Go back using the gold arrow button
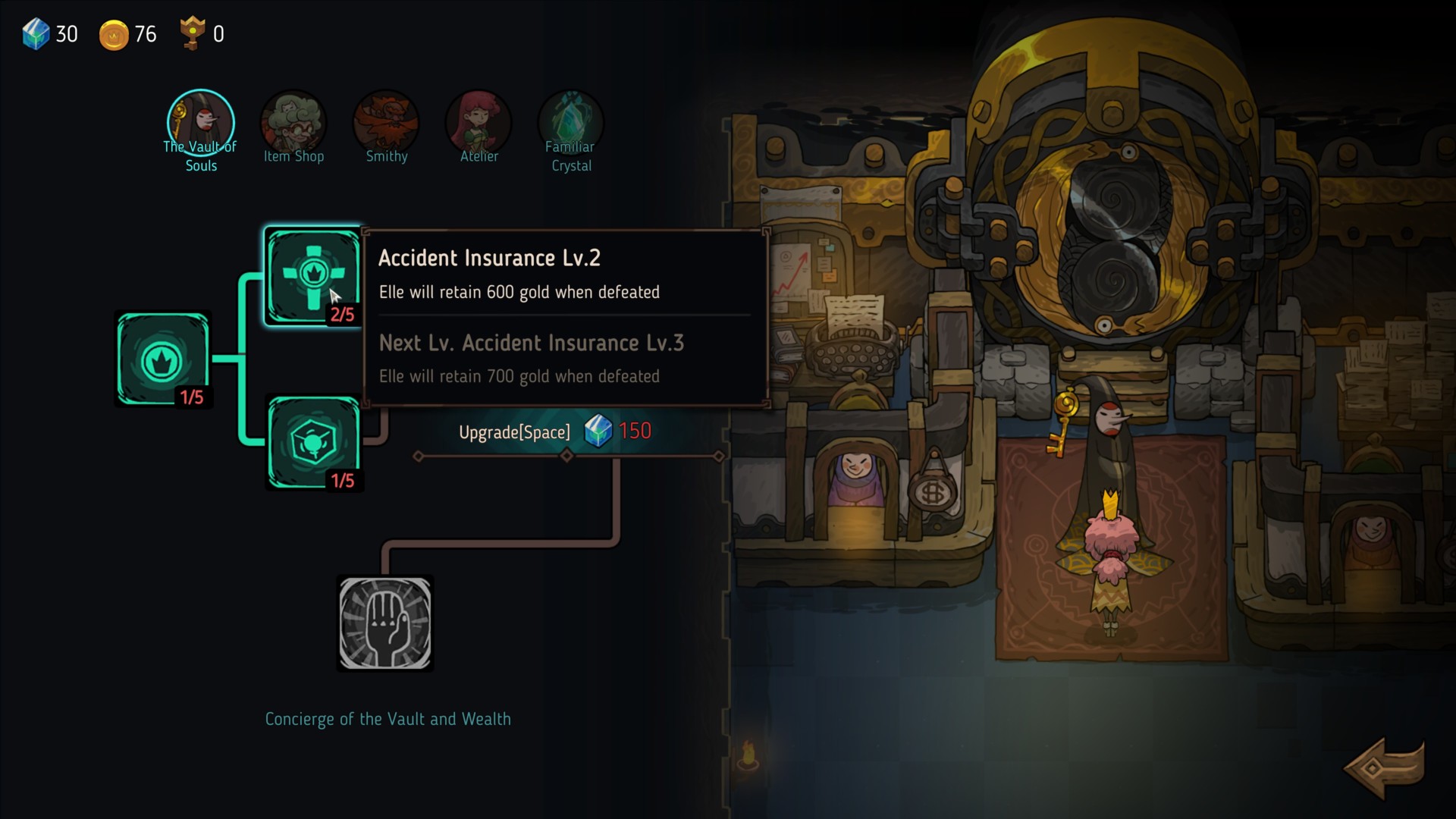1456x819 pixels. pyautogui.click(x=1384, y=767)
